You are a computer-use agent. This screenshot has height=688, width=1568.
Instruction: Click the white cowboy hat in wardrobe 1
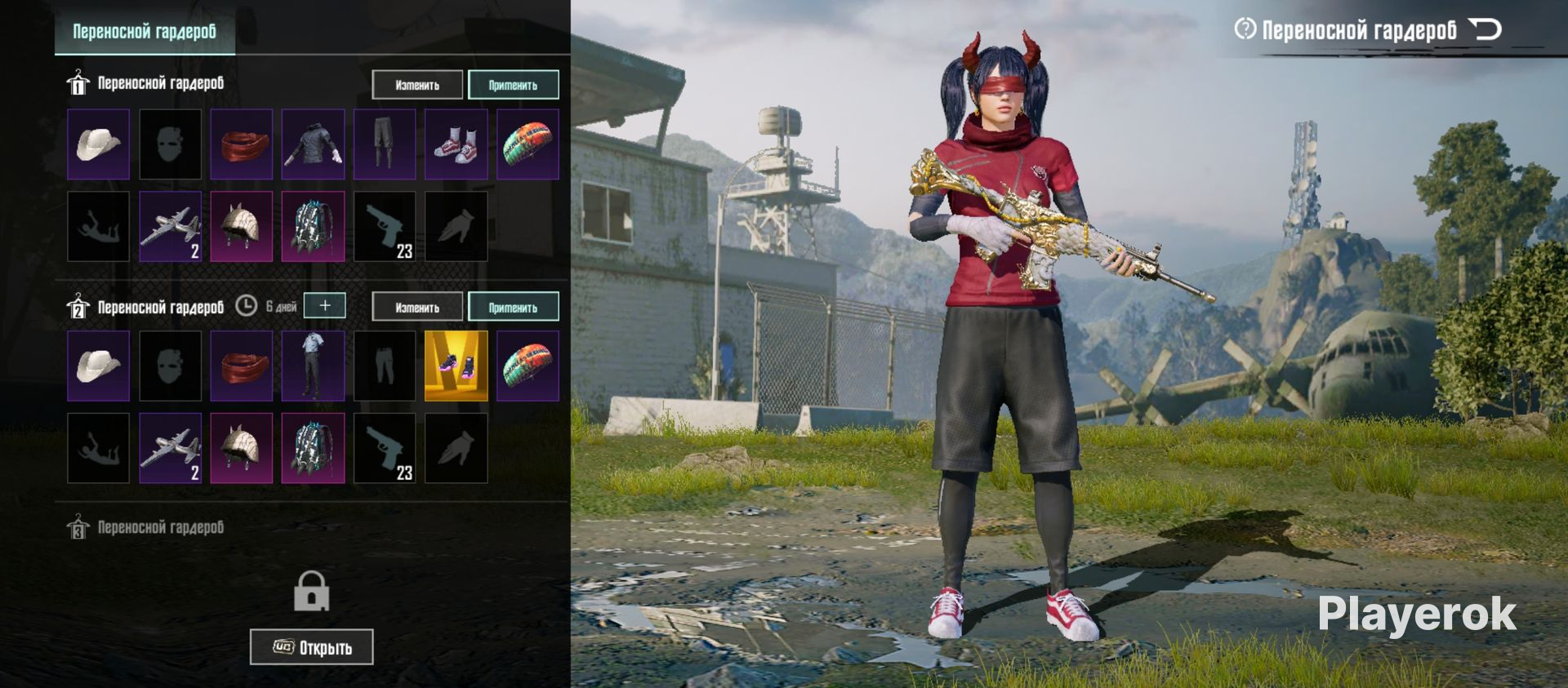[98, 144]
